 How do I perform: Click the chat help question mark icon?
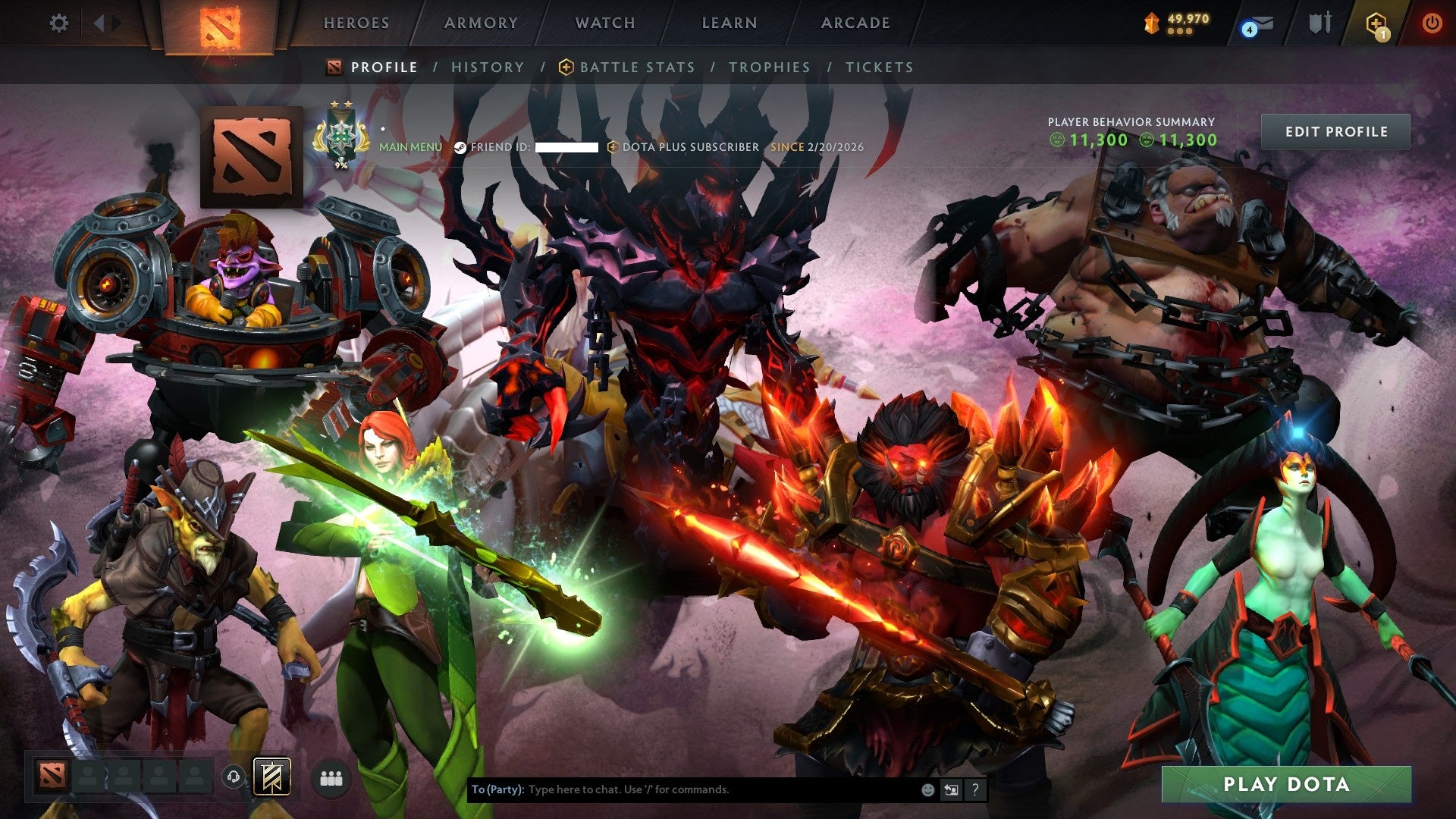974,791
